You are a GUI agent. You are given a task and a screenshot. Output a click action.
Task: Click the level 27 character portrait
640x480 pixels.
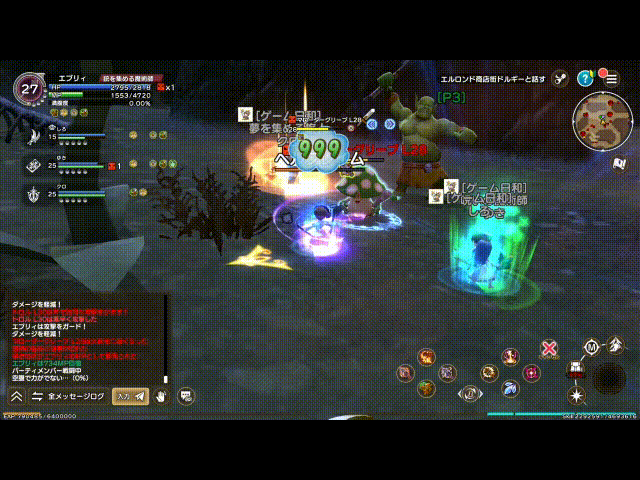click(x=27, y=87)
